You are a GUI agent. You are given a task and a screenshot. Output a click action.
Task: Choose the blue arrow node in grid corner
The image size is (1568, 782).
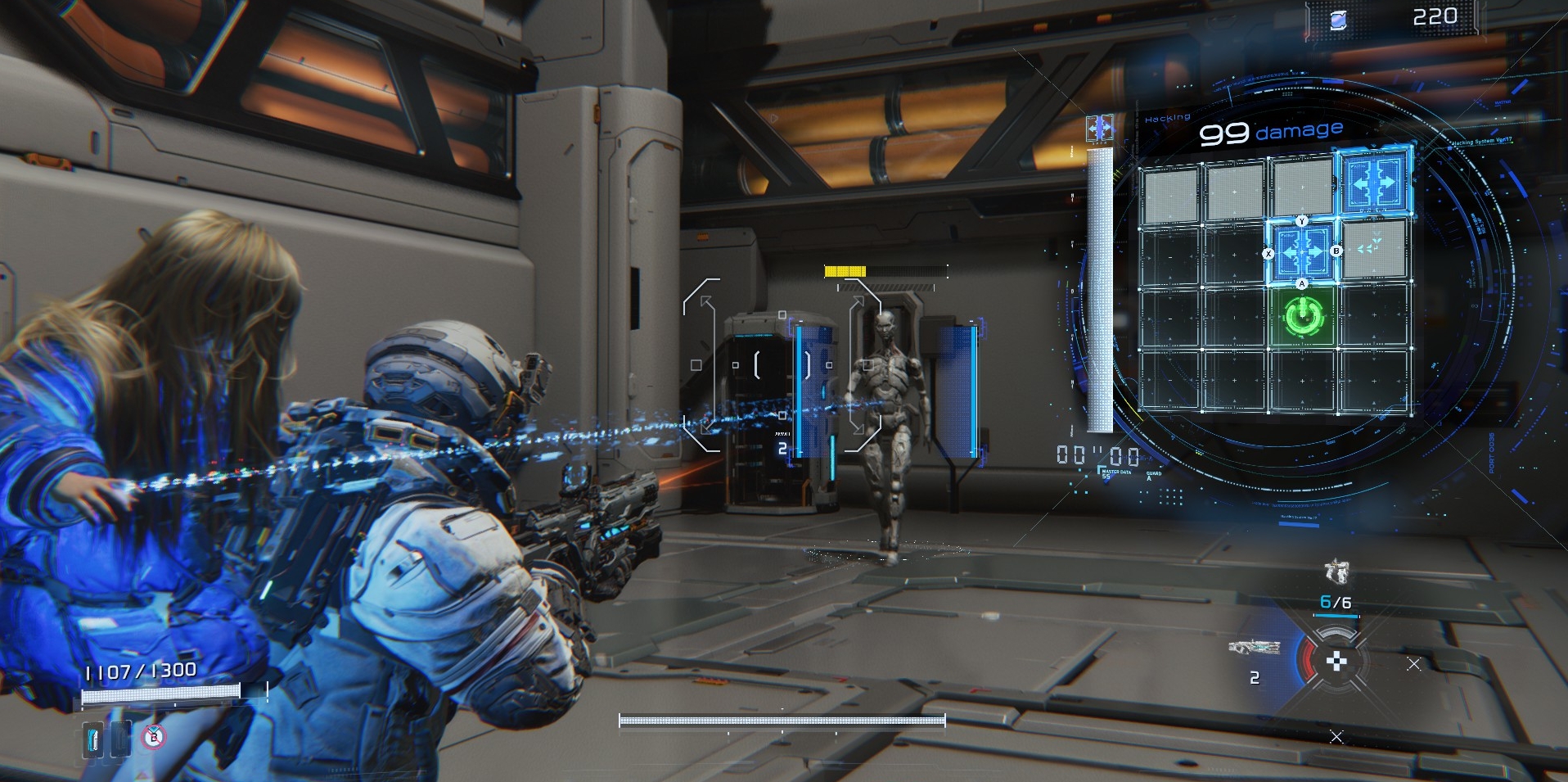(1374, 182)
